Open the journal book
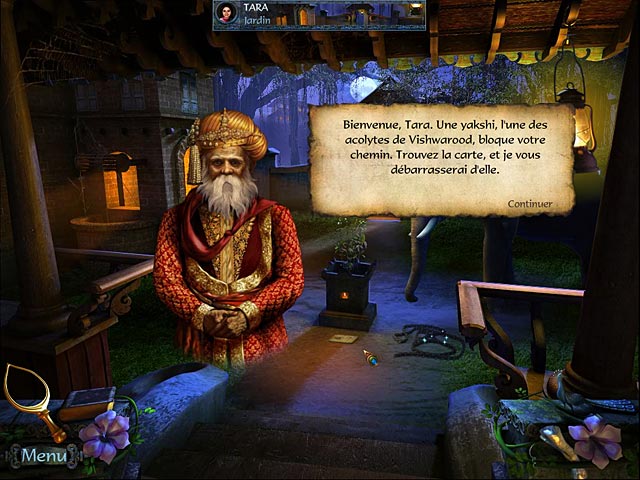Viewport: 640px width, 480px height. (x=85, y=402)
